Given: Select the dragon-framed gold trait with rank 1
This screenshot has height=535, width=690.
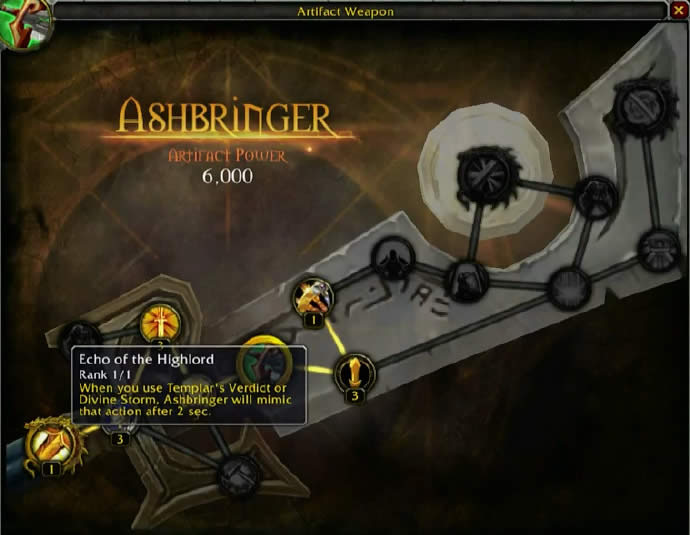Looking at the screenshot, I should [46, 440].
